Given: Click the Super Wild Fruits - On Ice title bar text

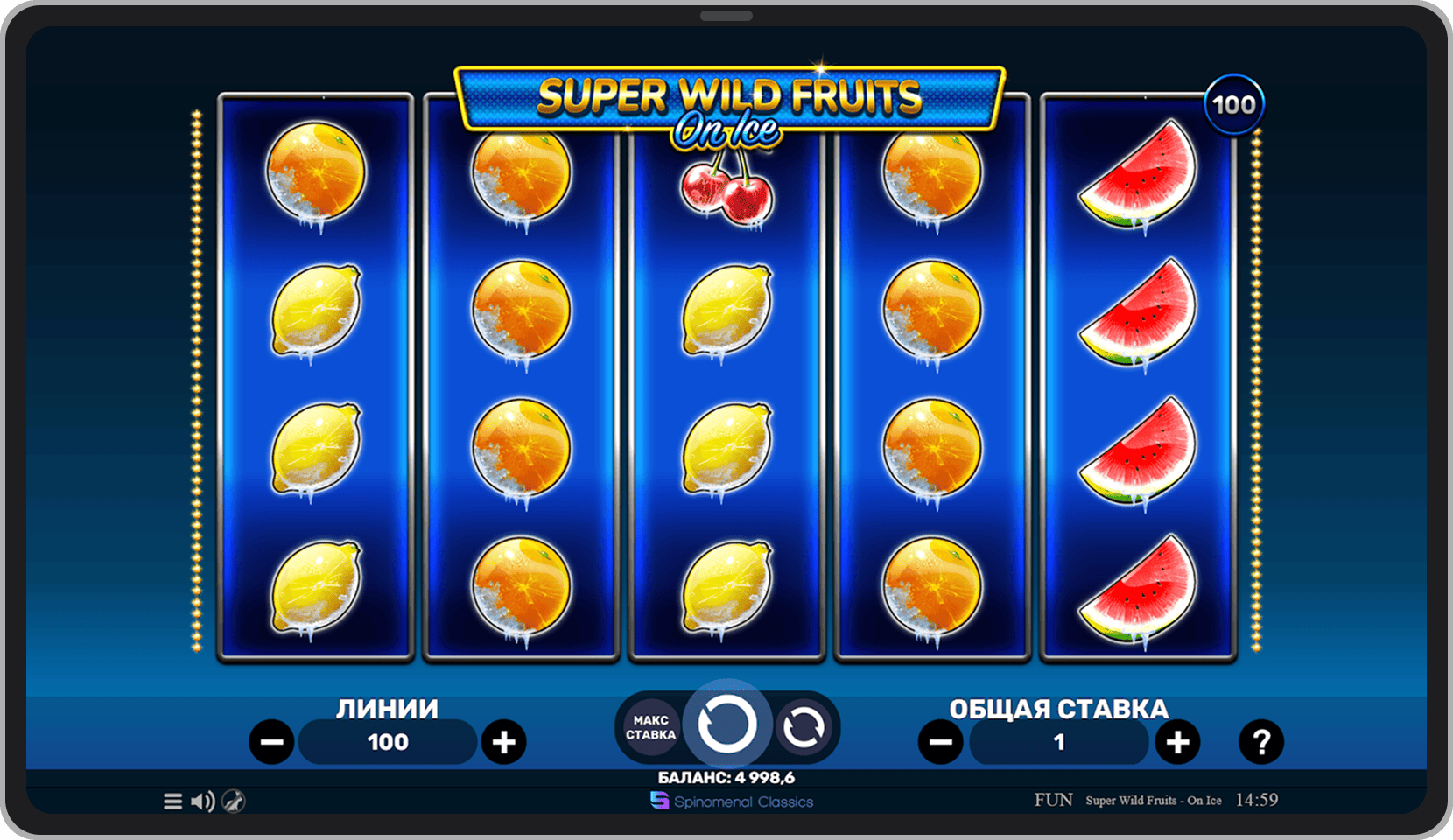Looking at the screenshot, I should (x=1154, y=800).
